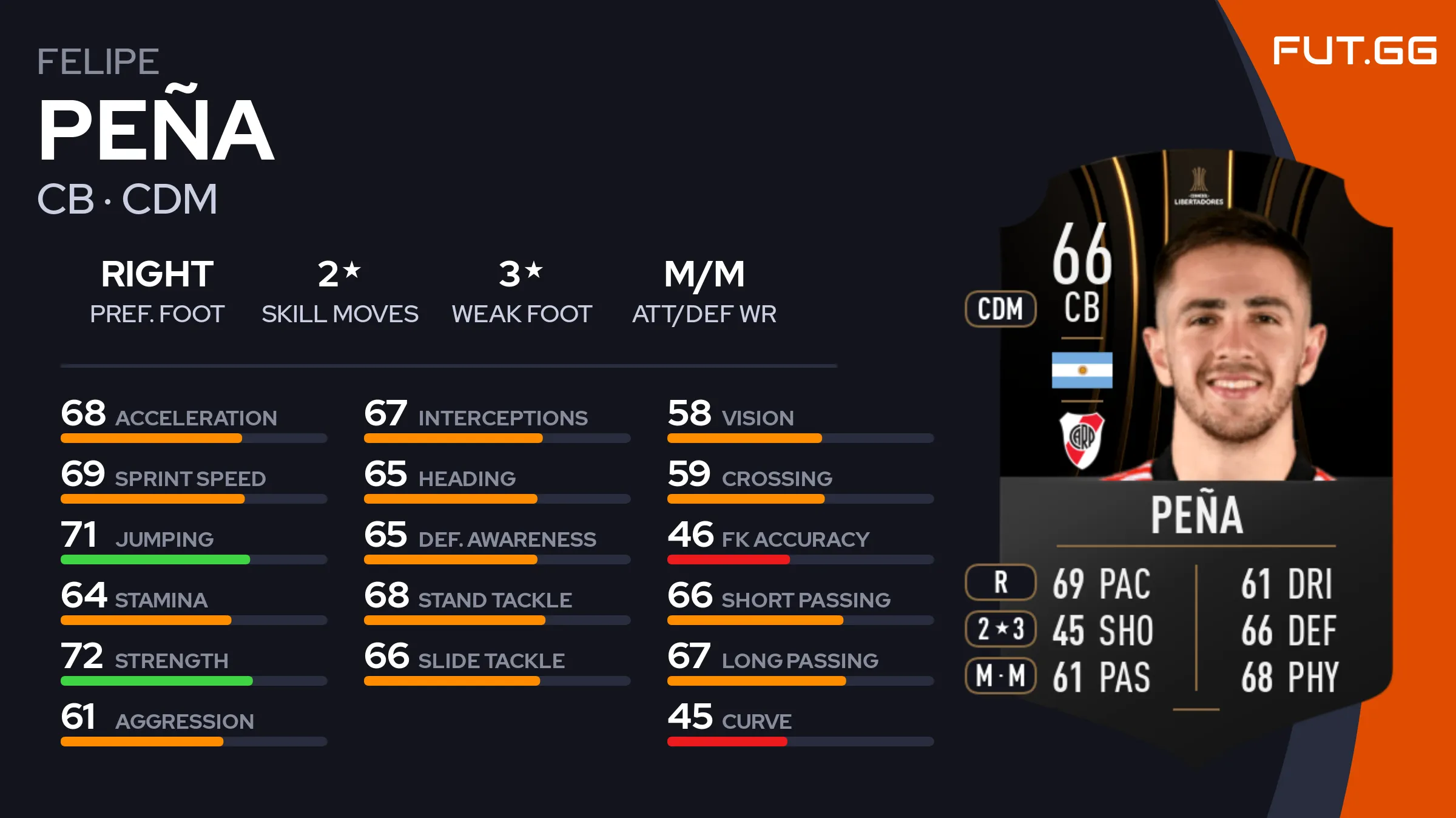Click the CDM alternate position badge
The height and width of the screenshot is (818, 1456).
[x=1000, y=309]
